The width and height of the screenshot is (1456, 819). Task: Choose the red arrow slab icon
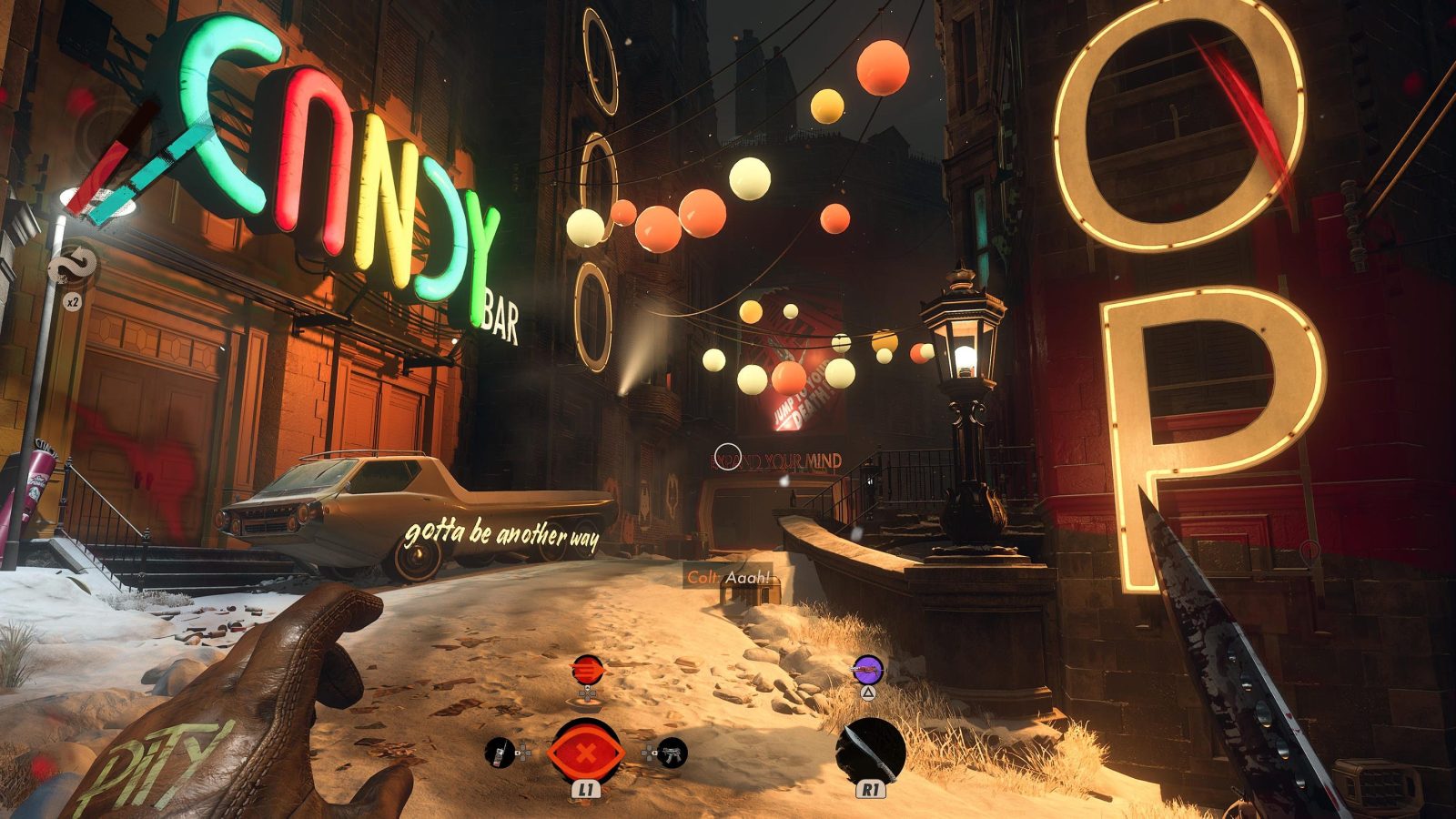point(587,670)
